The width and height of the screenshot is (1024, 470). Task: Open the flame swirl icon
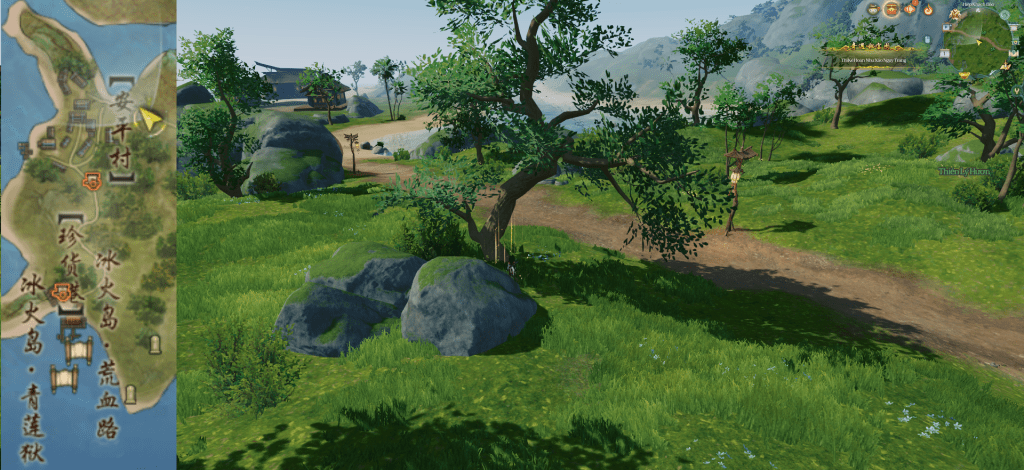[928, 10]
